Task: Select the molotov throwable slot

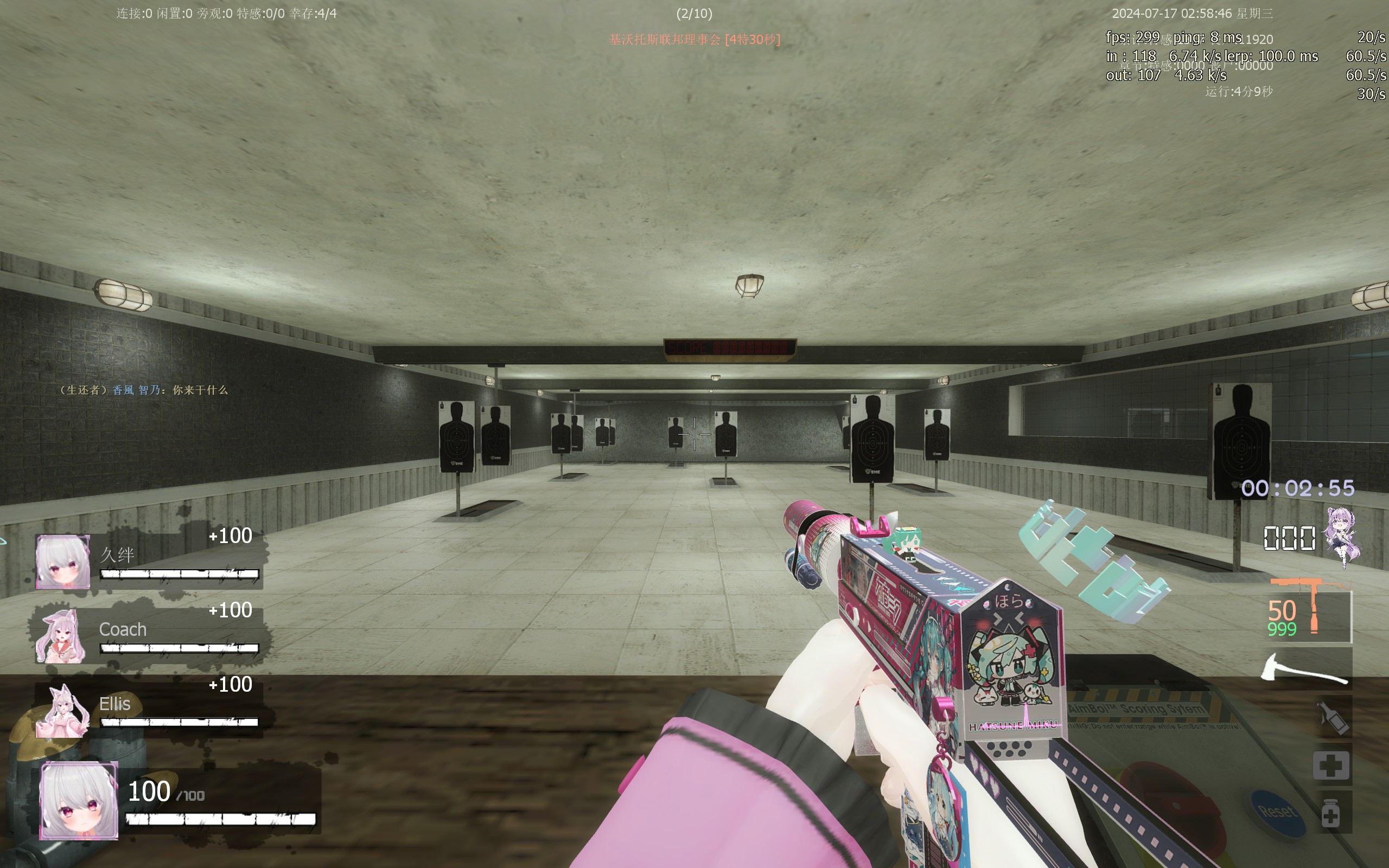Action: 1333,717
